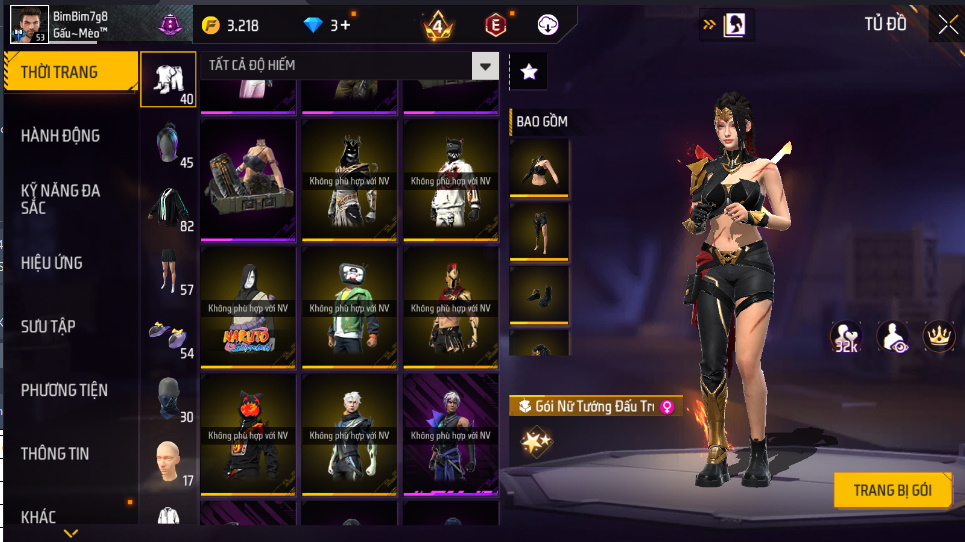Show the Phương Tiện category
This screenshot has width=965, height=542.
coord(64,390)
